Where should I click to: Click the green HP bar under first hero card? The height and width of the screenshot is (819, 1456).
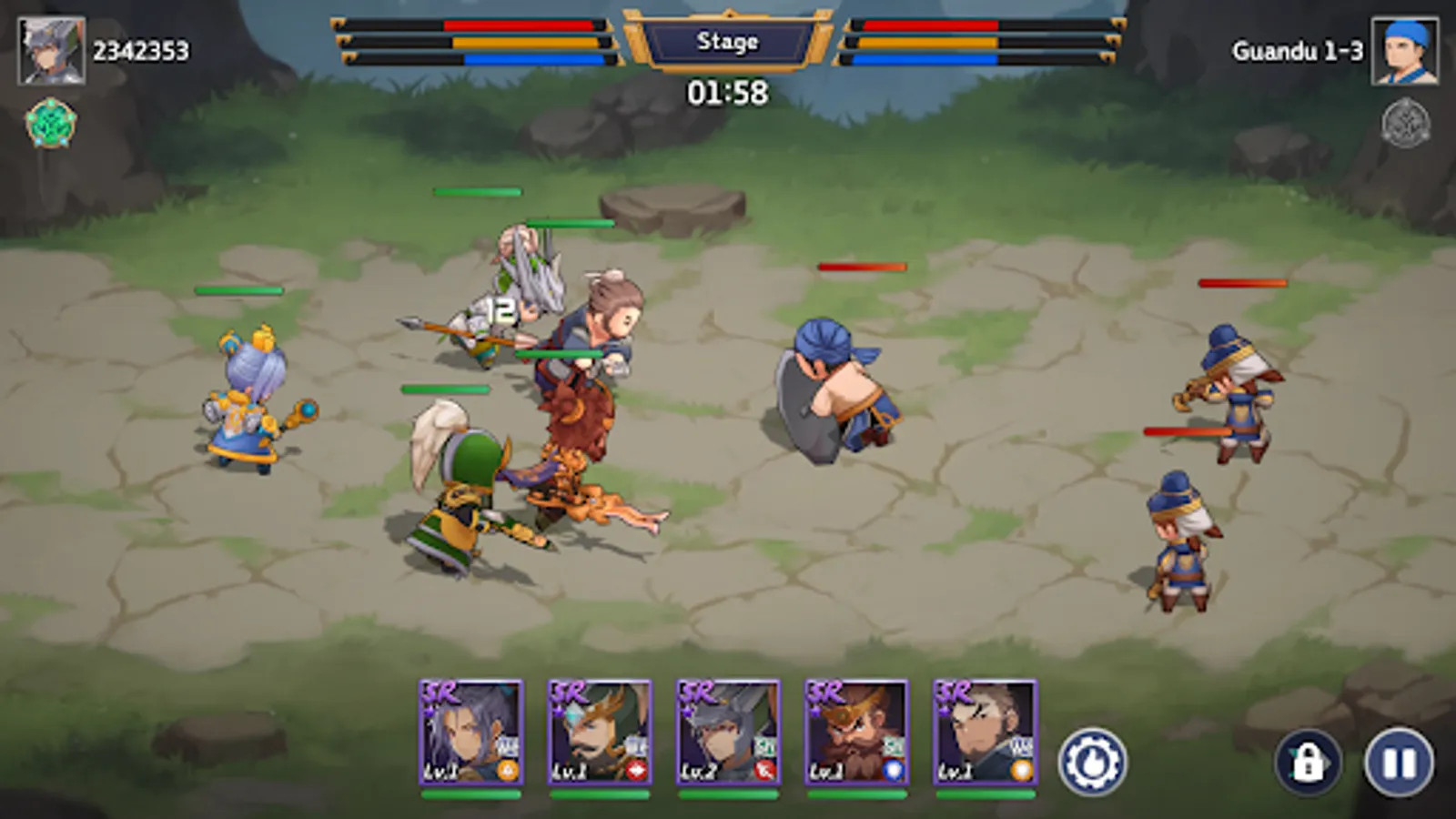(x=472, y=794)
